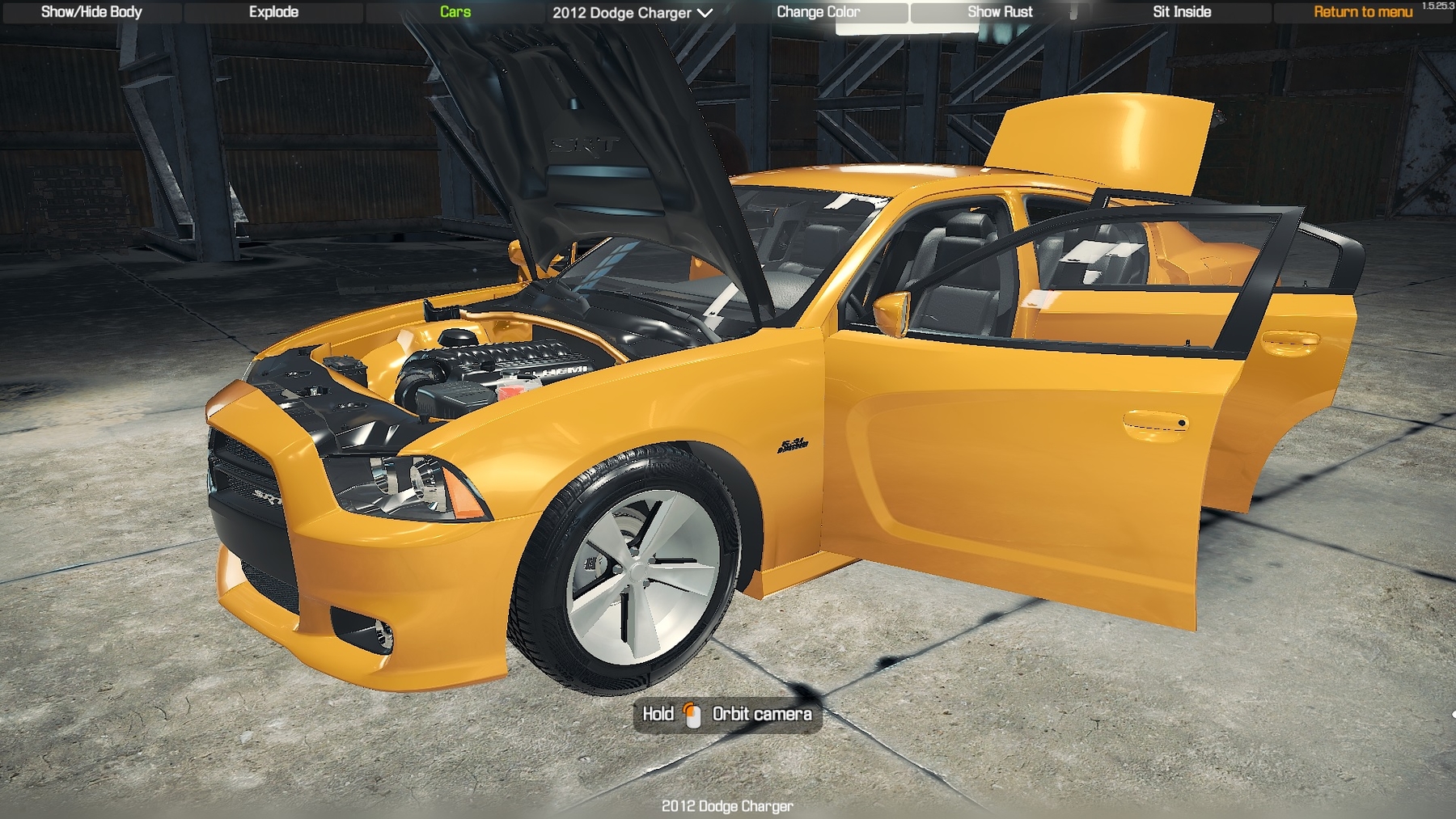Toggle Show Rust on the car
1456x819 pixels.
tap(1000, 12)
